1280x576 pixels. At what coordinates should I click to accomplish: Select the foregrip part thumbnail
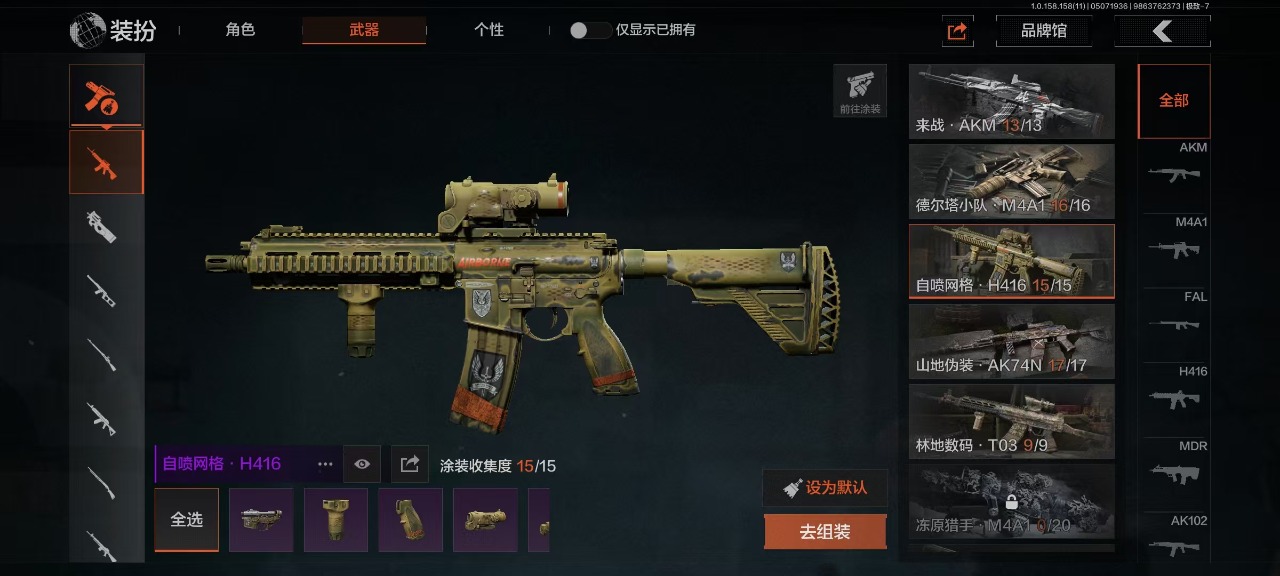[x=336, y=520]
